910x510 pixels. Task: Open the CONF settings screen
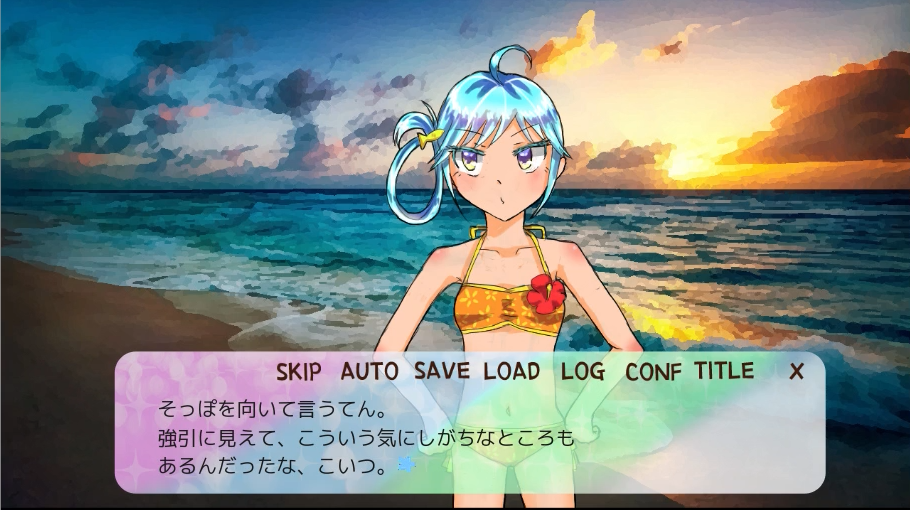coord(654,371)
